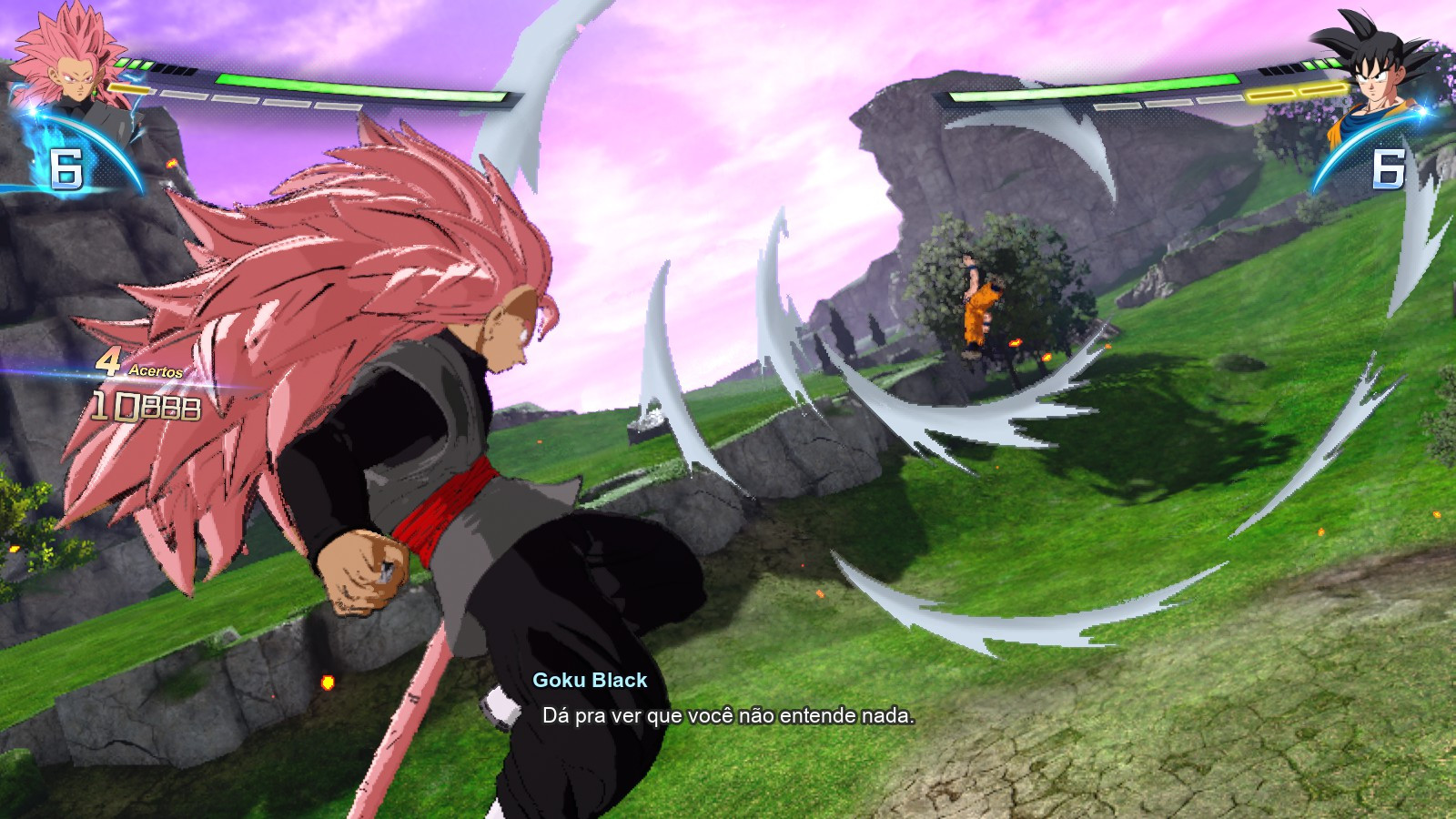1456x819 pixels.
Task: Click the yellow ki gauge segment under Goku Black's portrait
Action: coord(130,88)
